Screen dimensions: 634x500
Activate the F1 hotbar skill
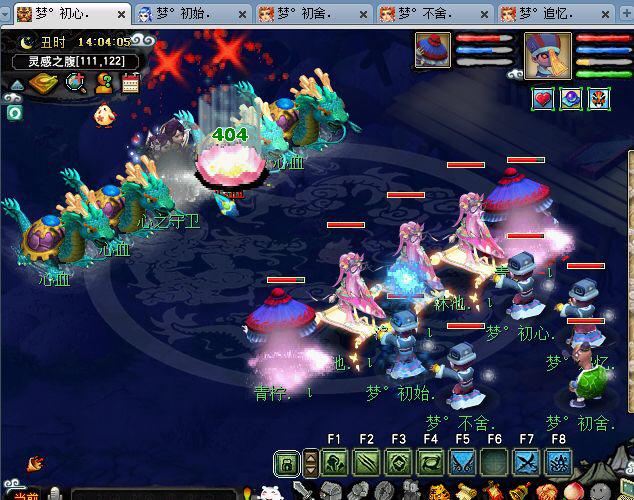[334, 462]
